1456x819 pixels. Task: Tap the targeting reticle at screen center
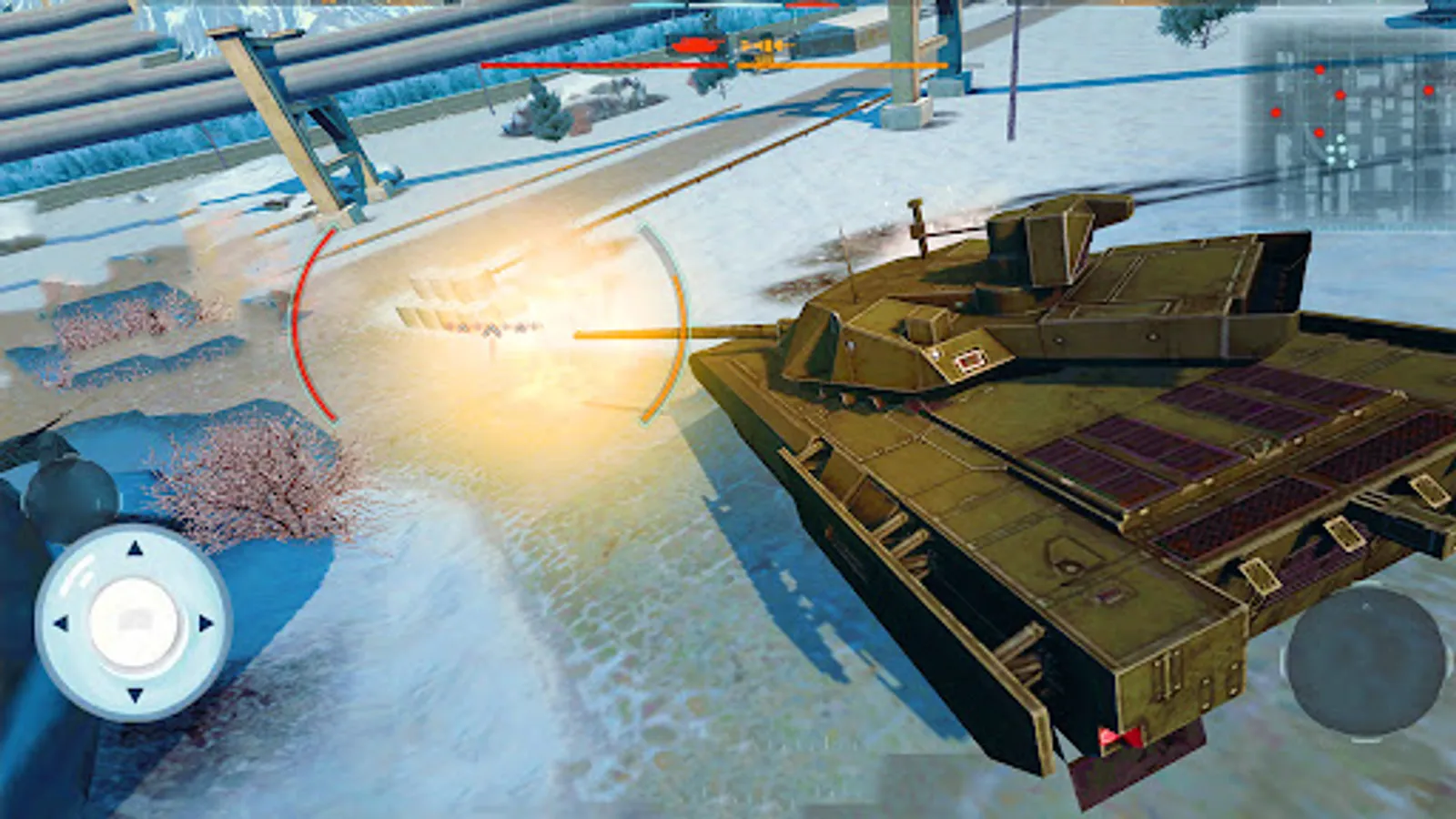pos(491,328)
